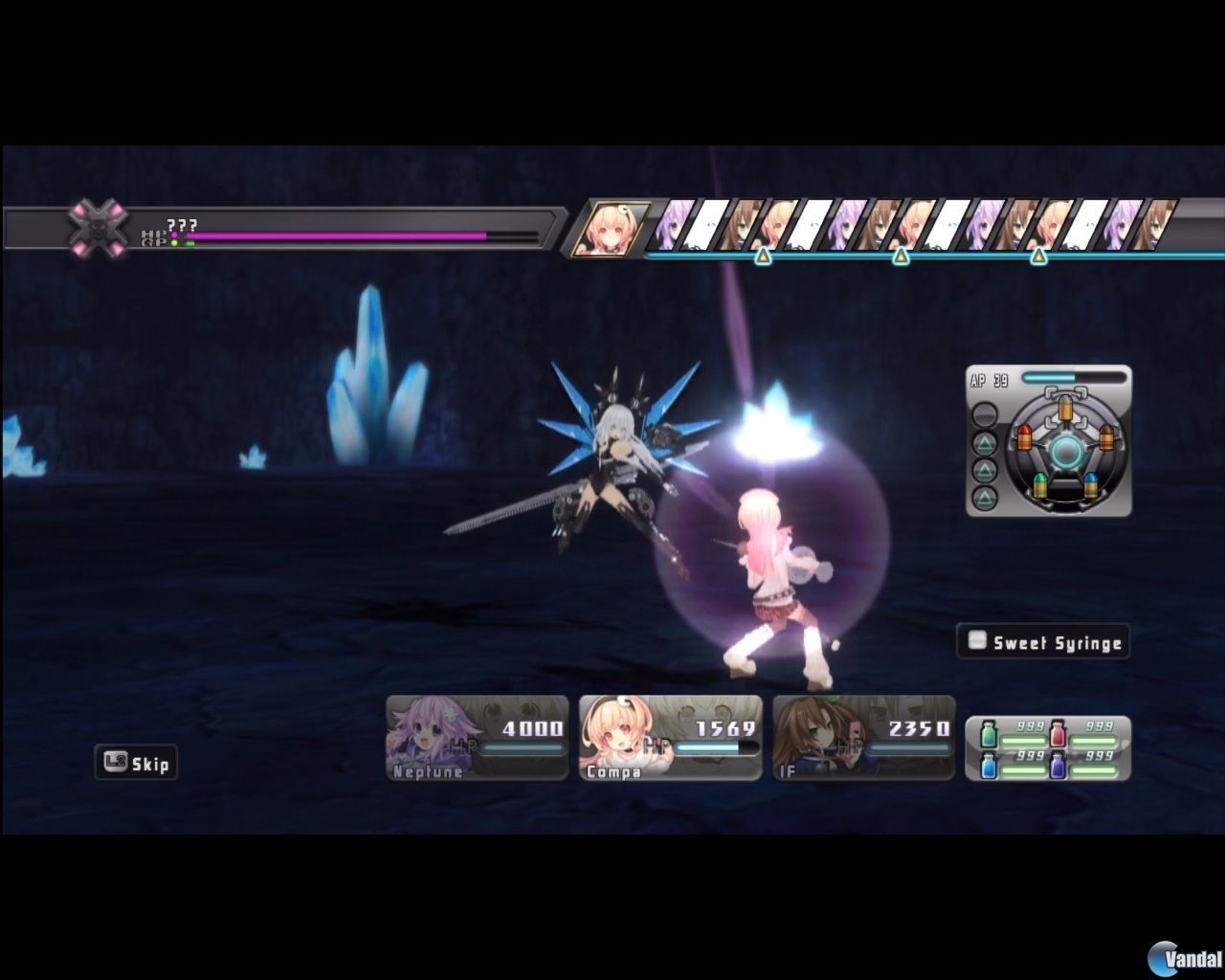This screenshot has width=1225, height=980.
Task: Select the gray bullet atop the command wheel
Action: (x=1066, y=408)
